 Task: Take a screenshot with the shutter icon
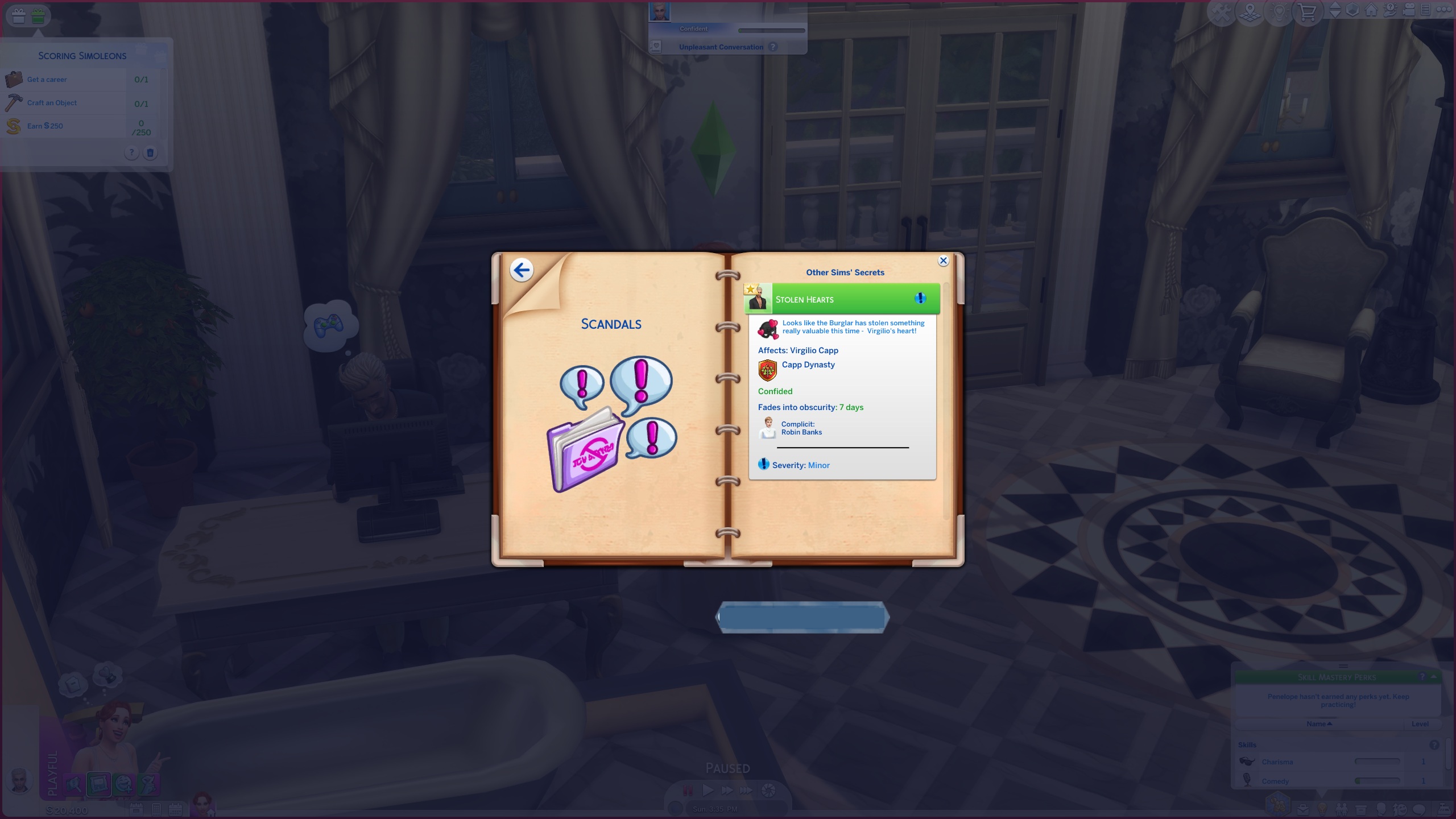click(x=769, y=790)
